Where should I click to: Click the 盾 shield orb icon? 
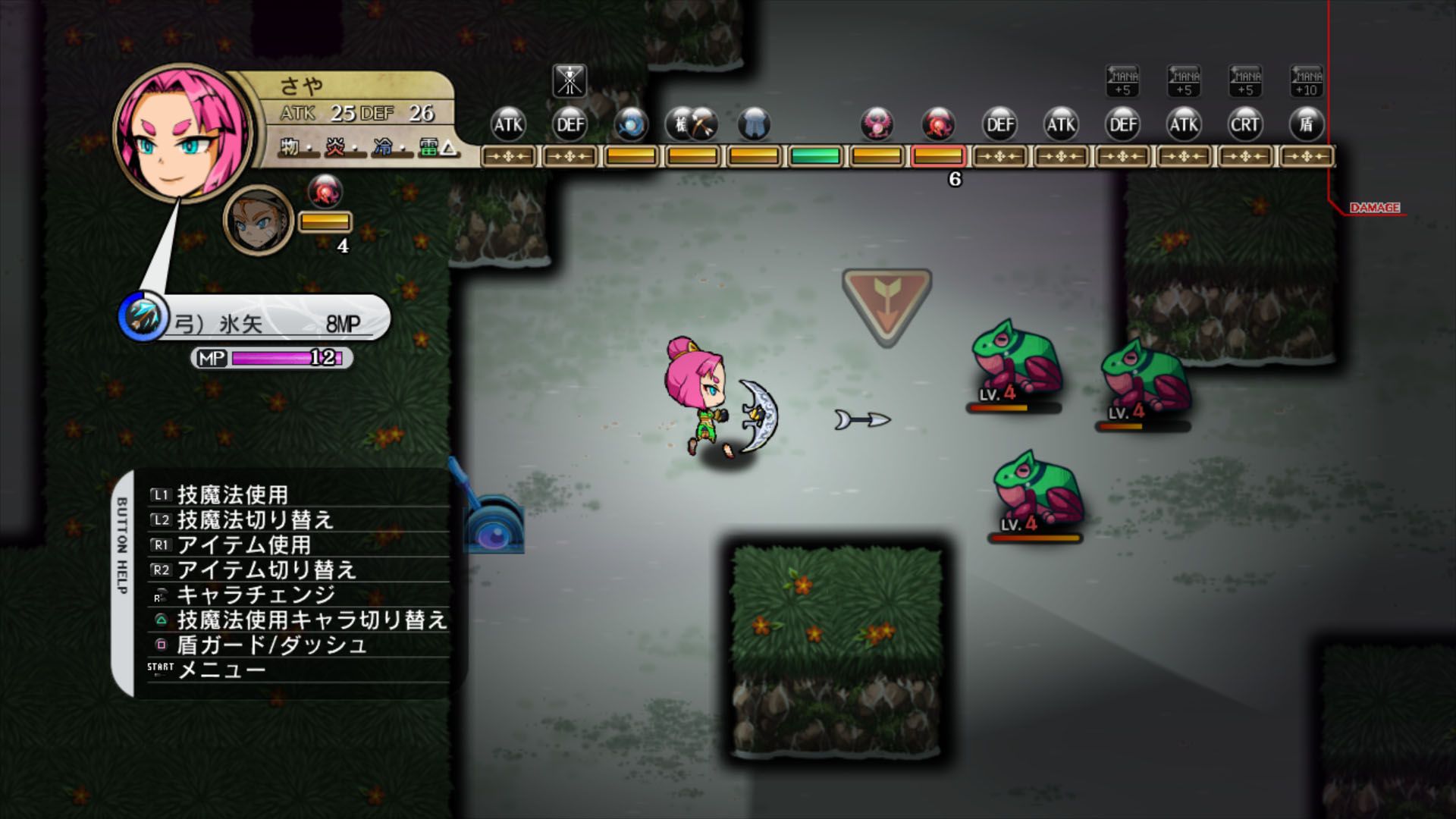[x=1307, y=125]
